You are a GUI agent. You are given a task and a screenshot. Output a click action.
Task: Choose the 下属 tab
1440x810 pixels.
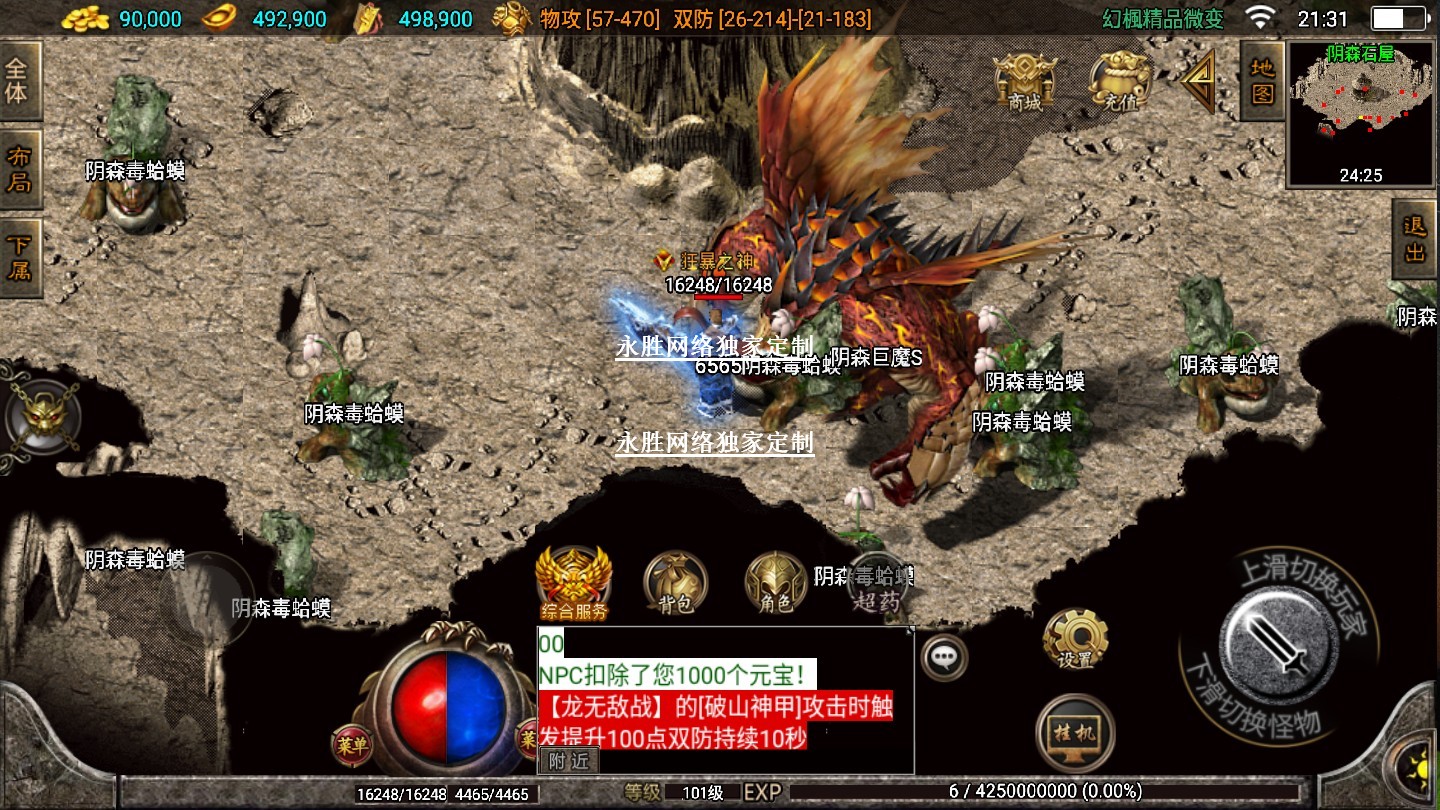[18, 257]
